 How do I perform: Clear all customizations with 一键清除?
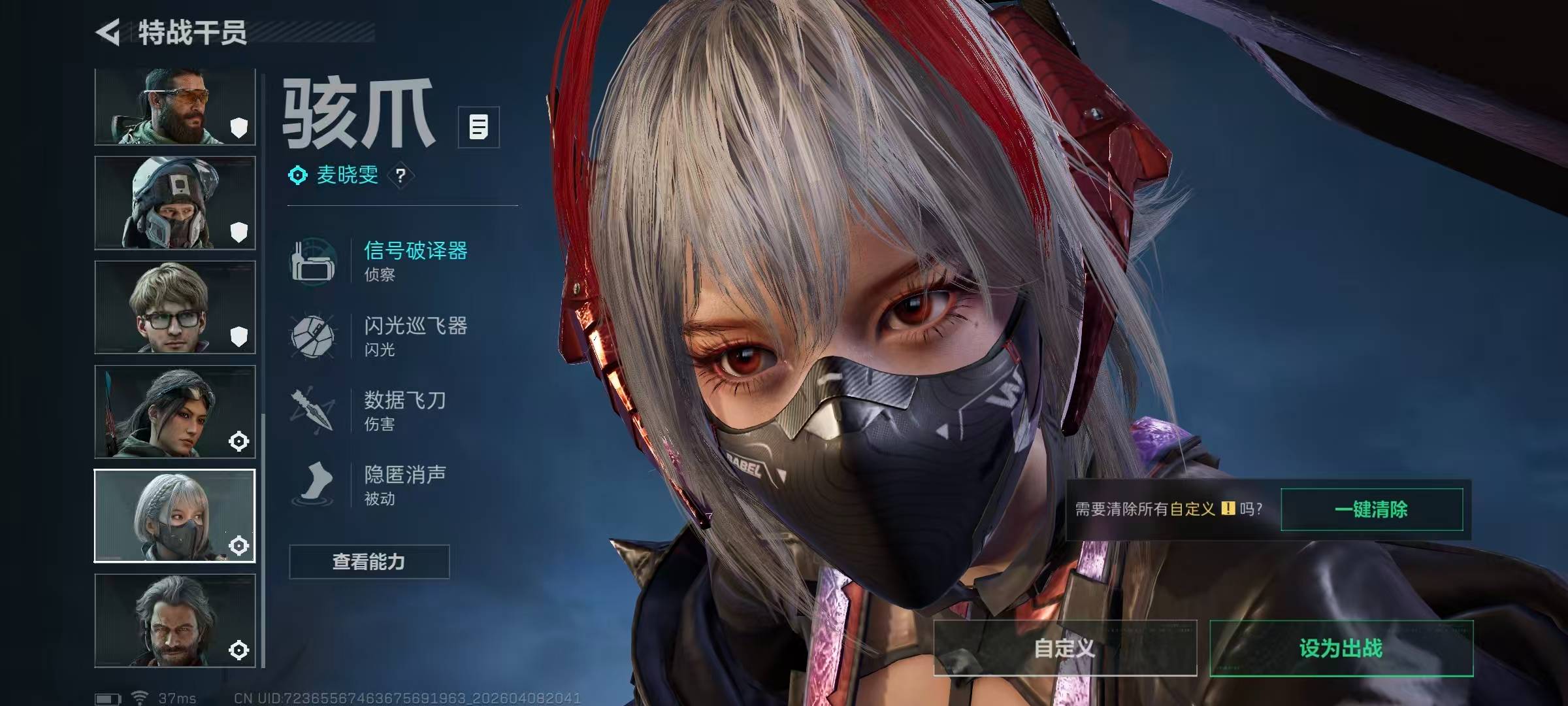pos(1371,509)
